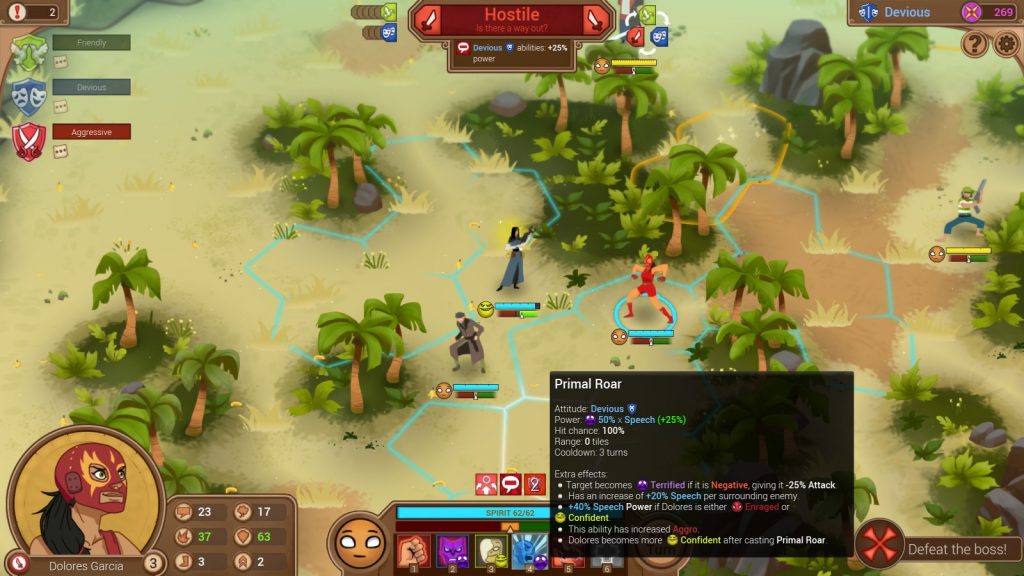Select the Aggressive crossed swords shield
The height and width of the screenshot is (576, 1024).
29,139
